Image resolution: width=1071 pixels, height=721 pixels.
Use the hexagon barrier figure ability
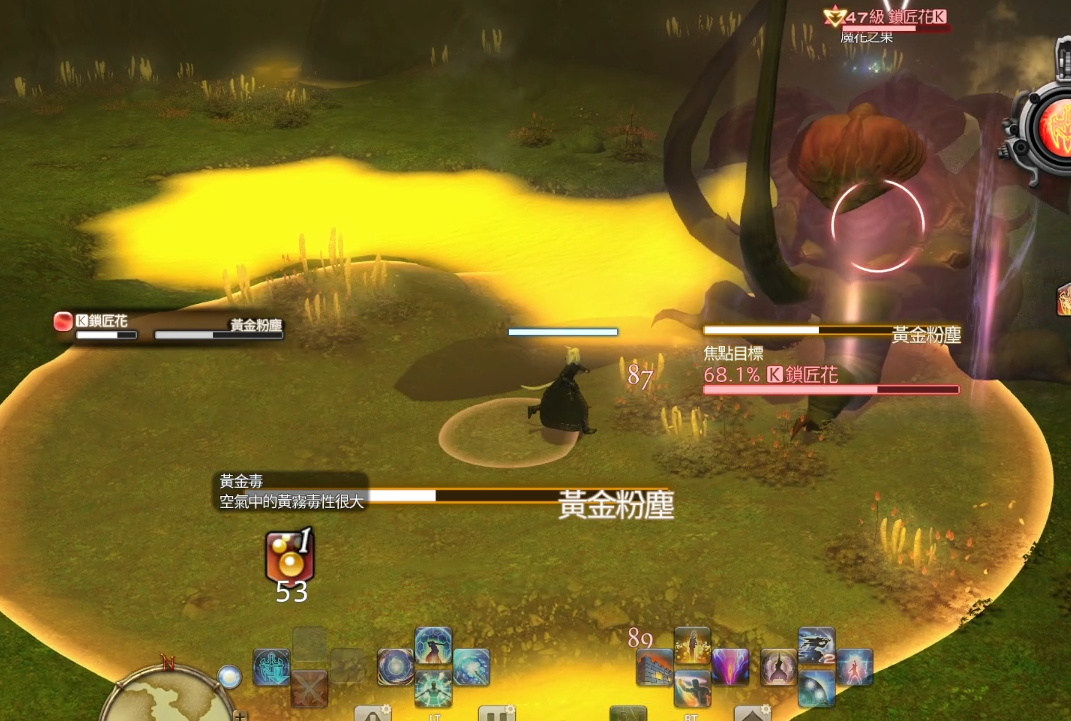pos(433,646)
